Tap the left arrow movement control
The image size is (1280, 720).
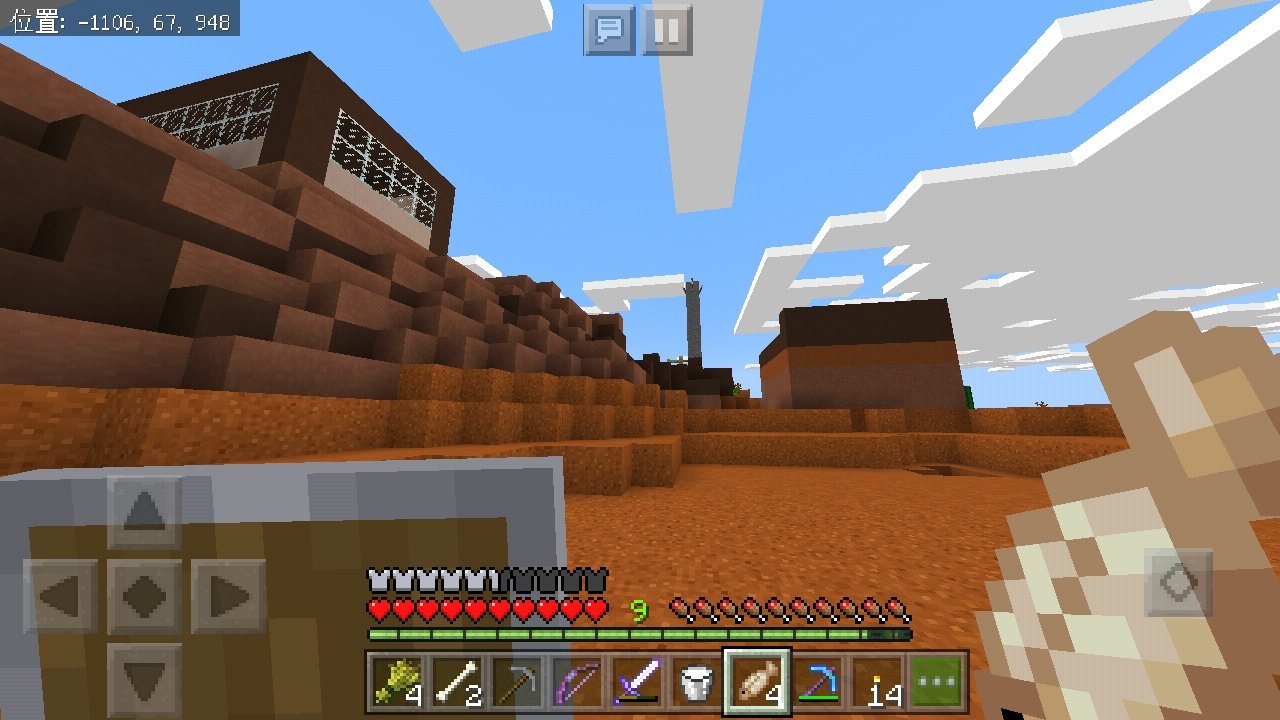60,593
